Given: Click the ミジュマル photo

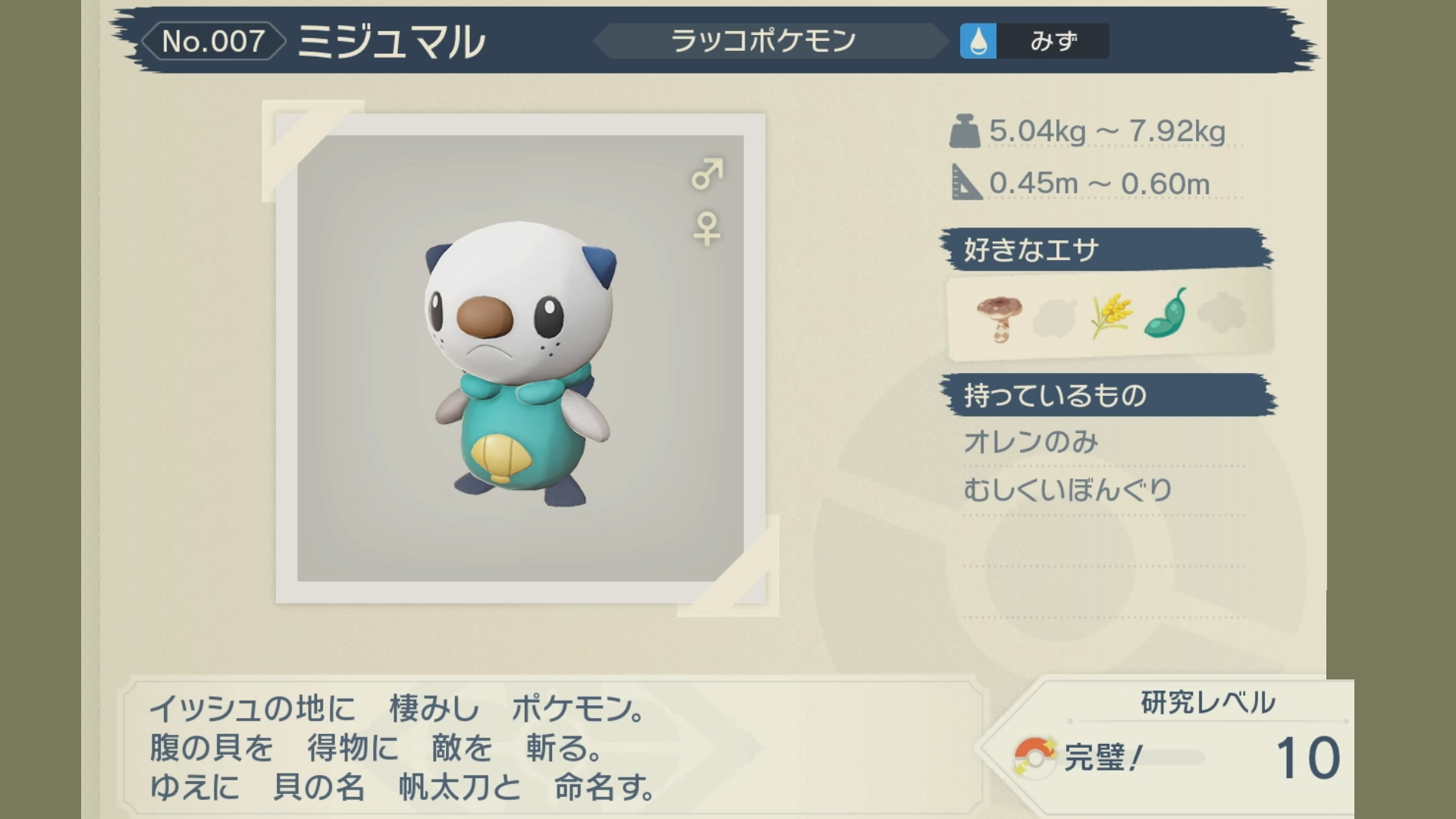Looking at the screenshot, I should [x=520, y=359].
